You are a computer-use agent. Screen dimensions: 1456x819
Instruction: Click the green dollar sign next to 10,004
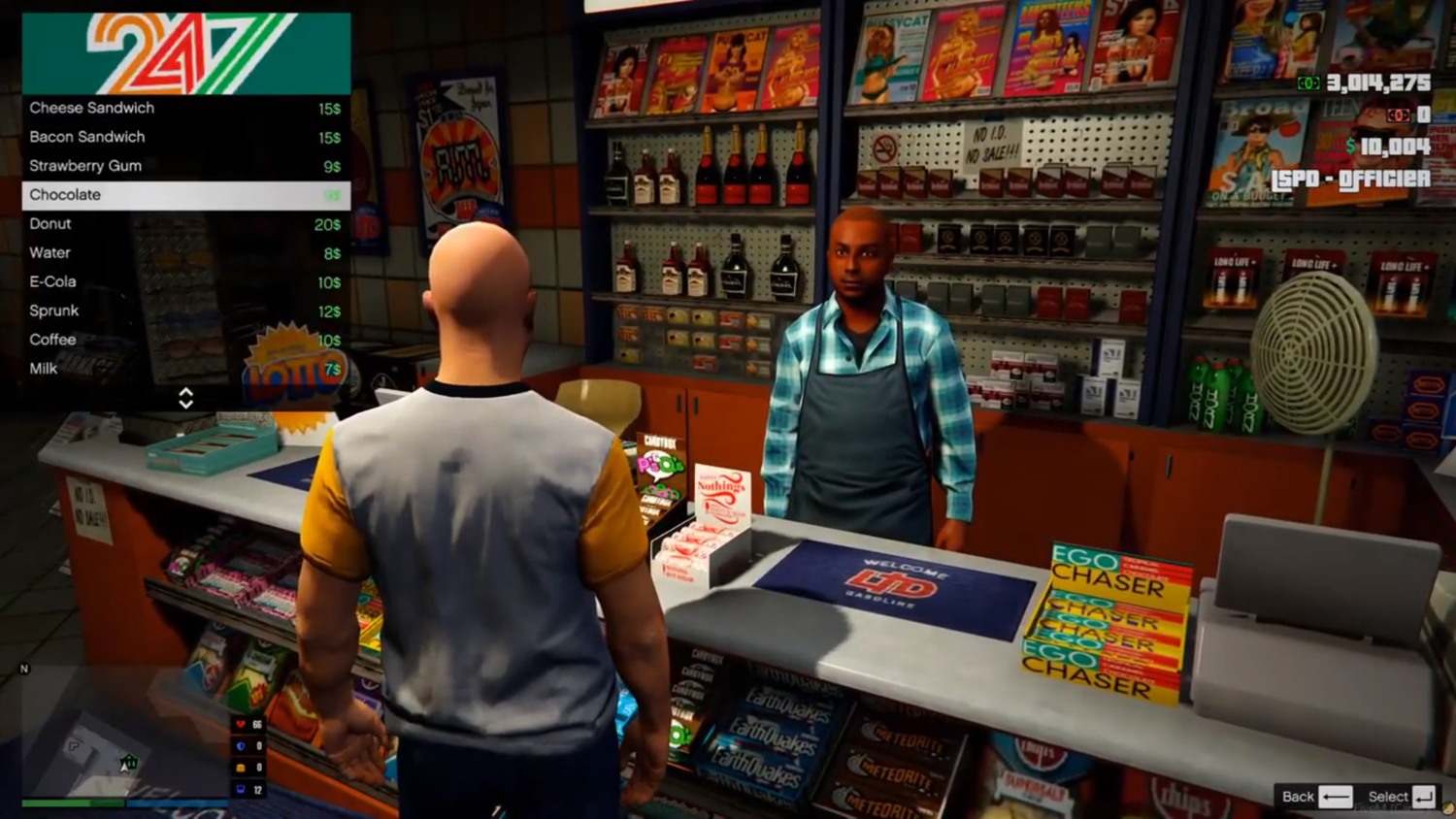point(1349,147)
